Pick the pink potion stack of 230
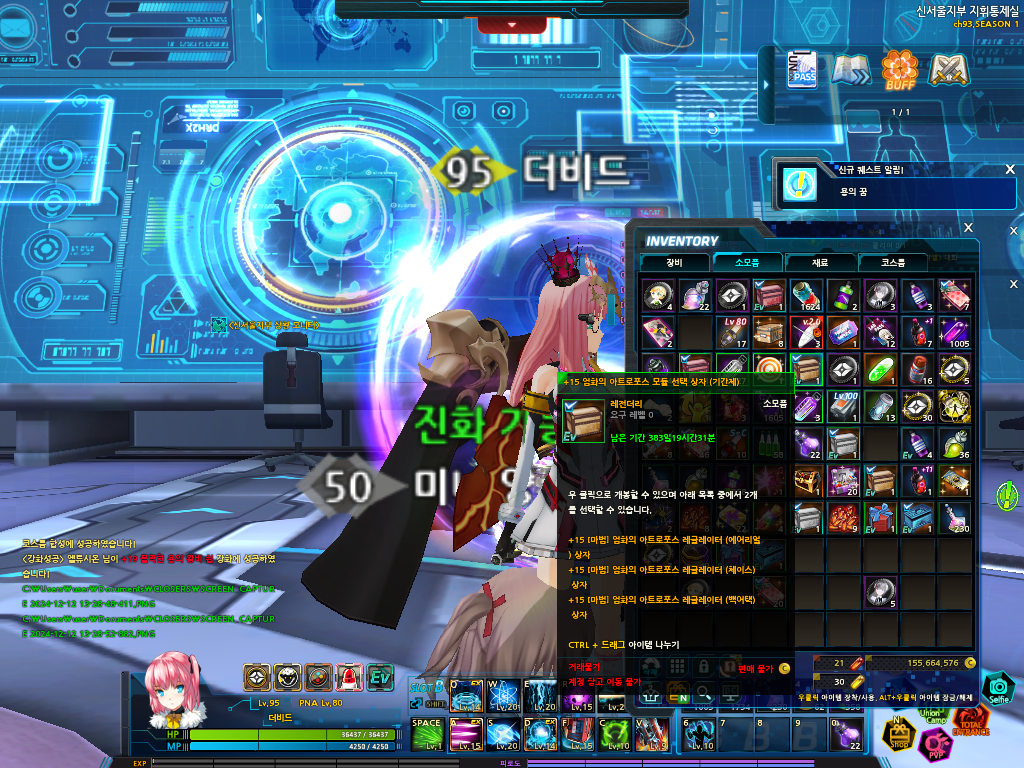This screenshot has height=768, width=1024. (x=953, y=517)
